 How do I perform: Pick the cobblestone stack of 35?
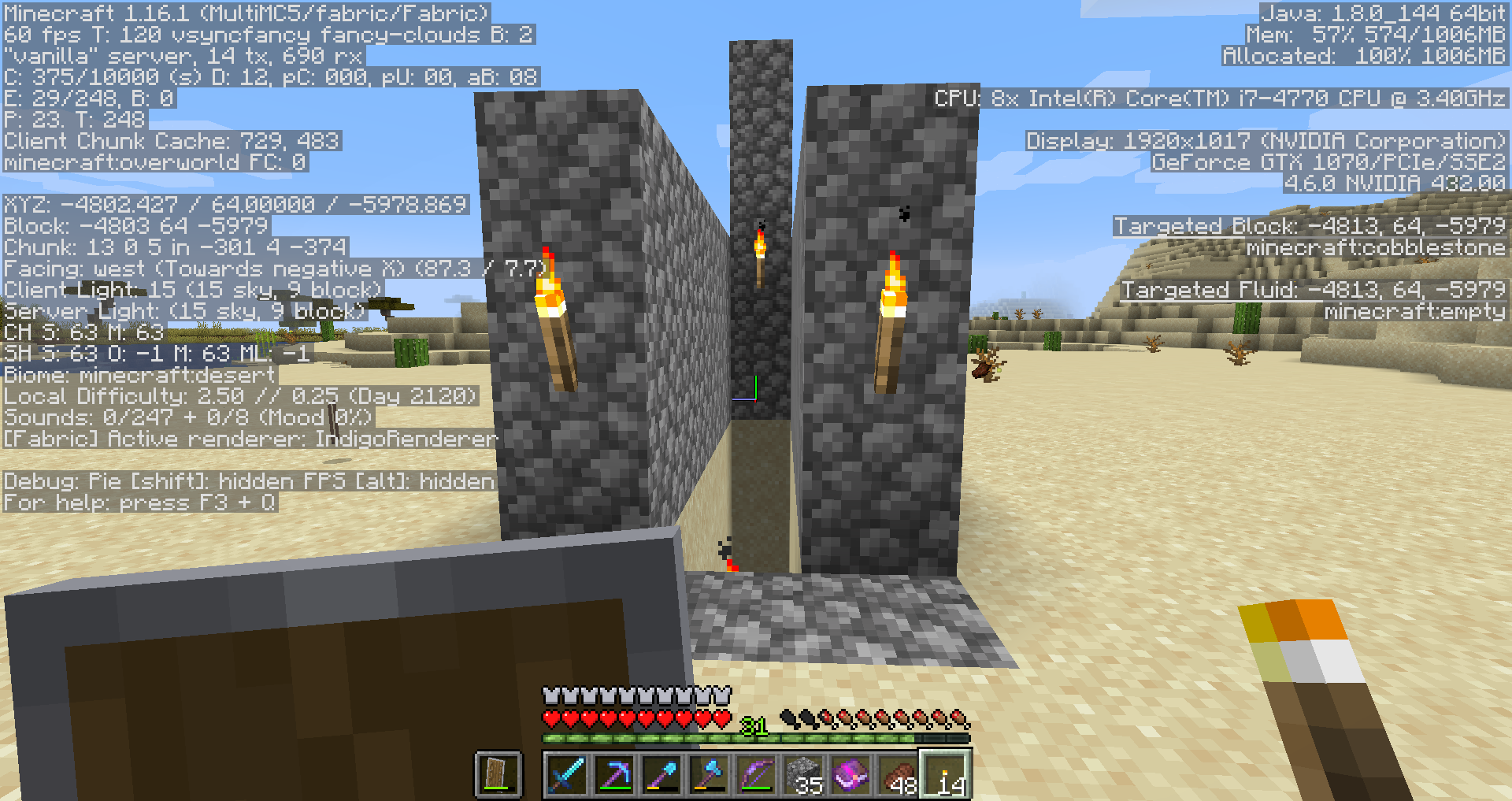[804, 774]
